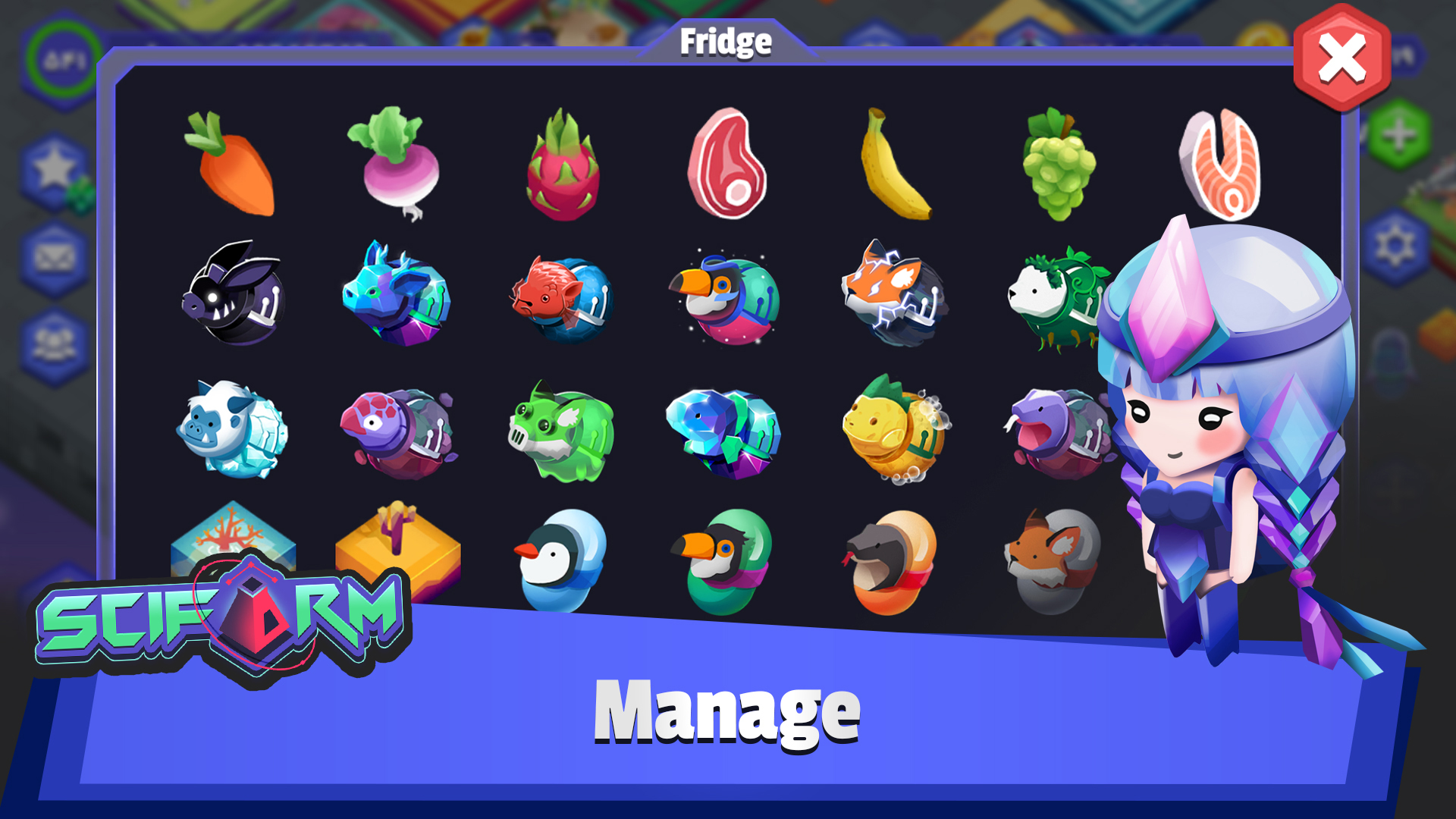Choose the yellow desert cactus tile

pos(397,544)
